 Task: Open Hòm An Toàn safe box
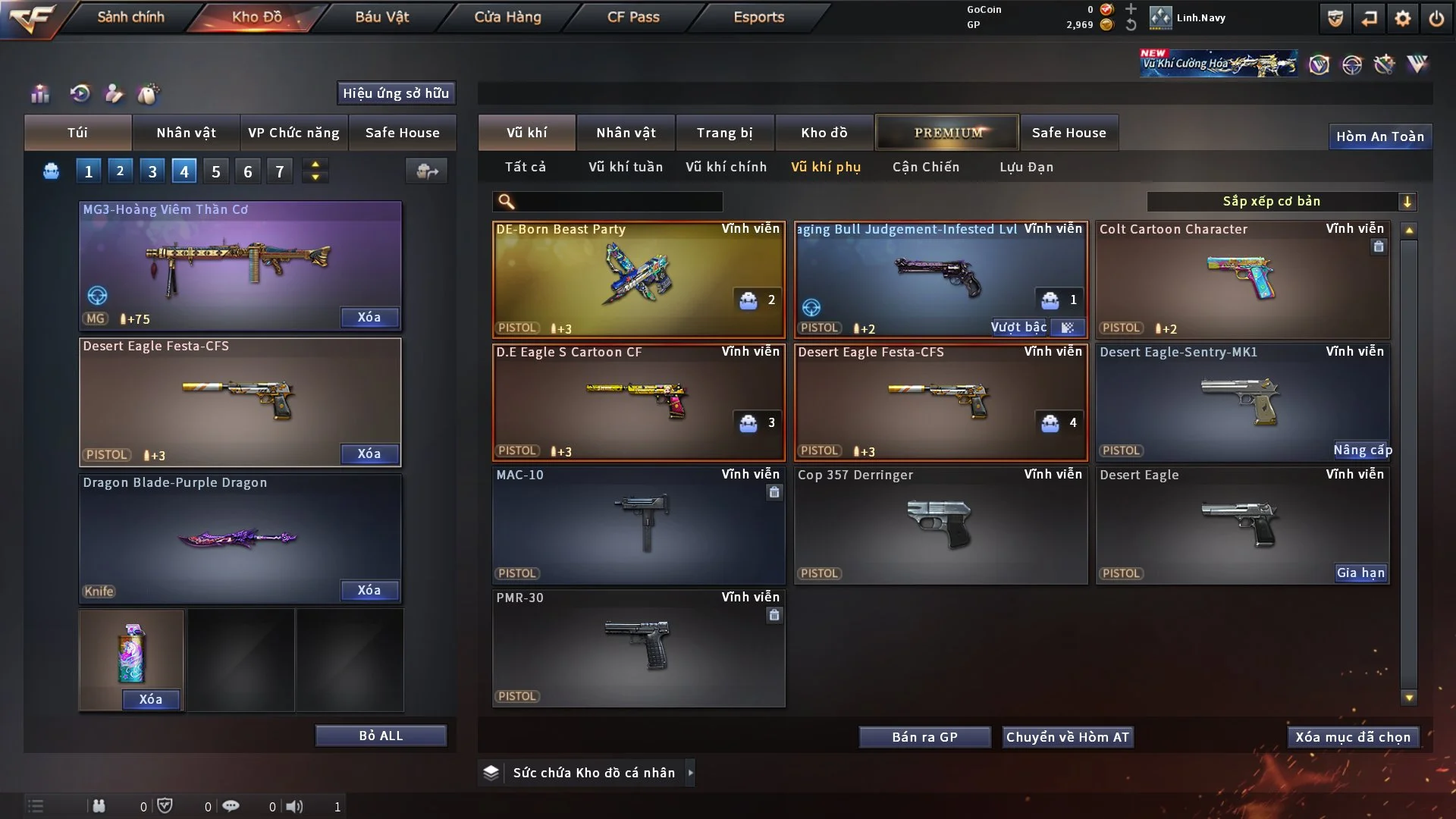1379,136
